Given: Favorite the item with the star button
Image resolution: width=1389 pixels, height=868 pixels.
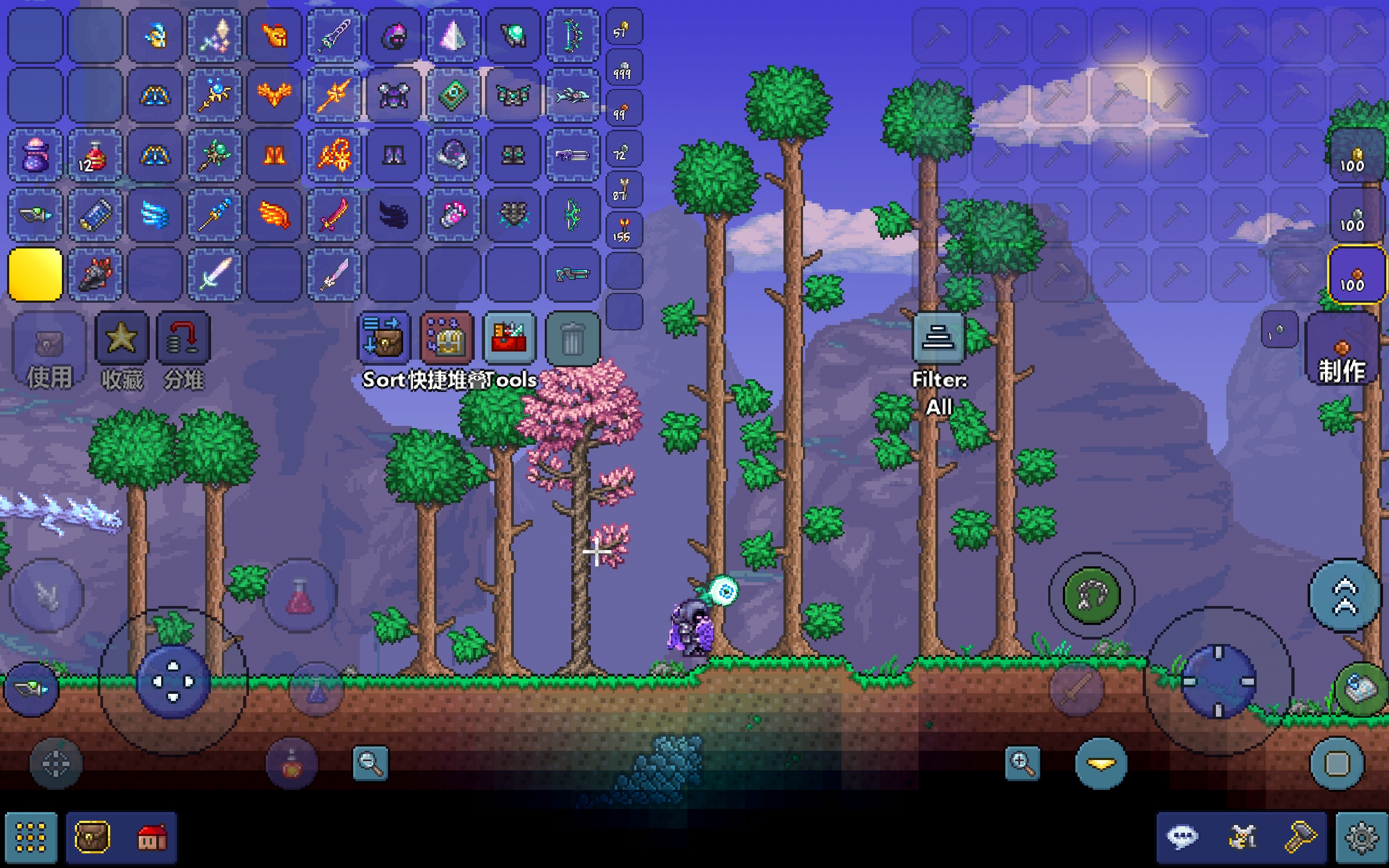Looking at the screenshot, I should 121,338.
